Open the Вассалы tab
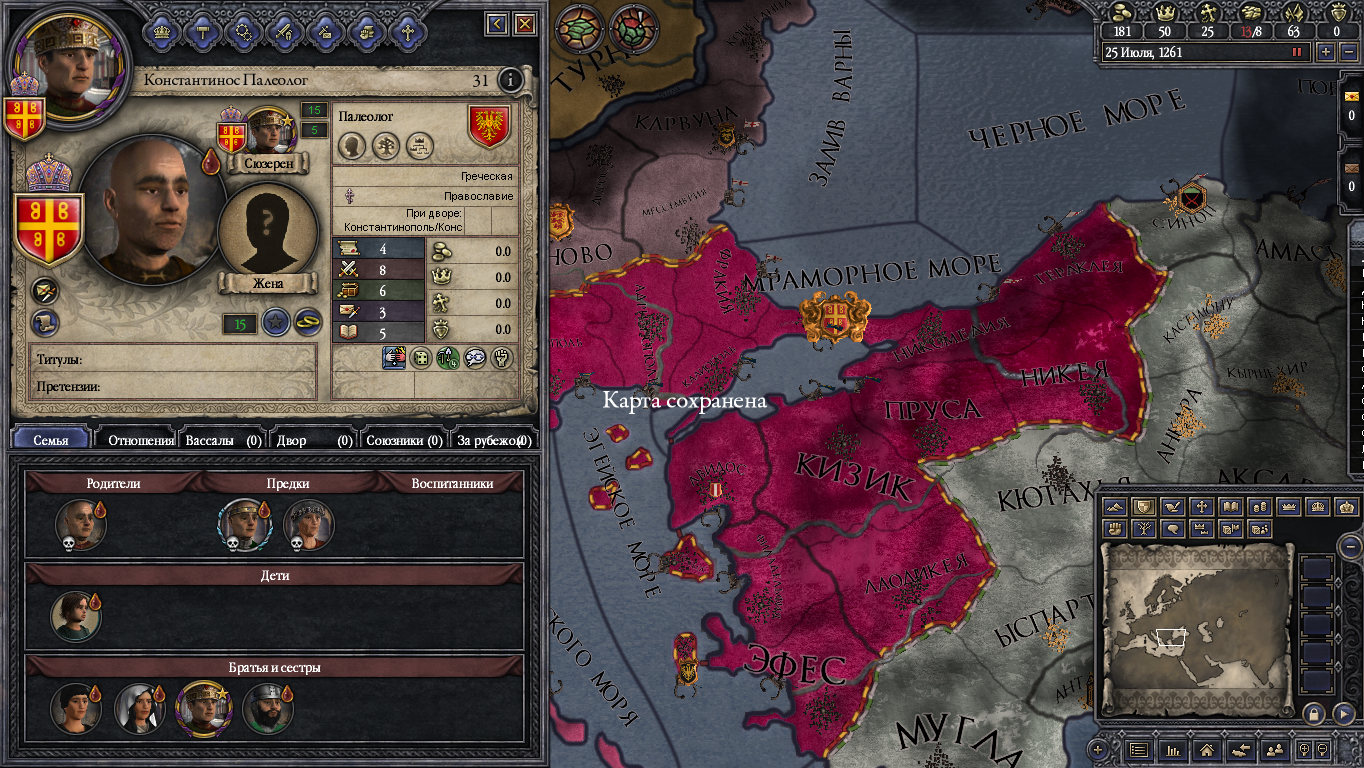The image size is (1364, 768). tap(224, 439)
